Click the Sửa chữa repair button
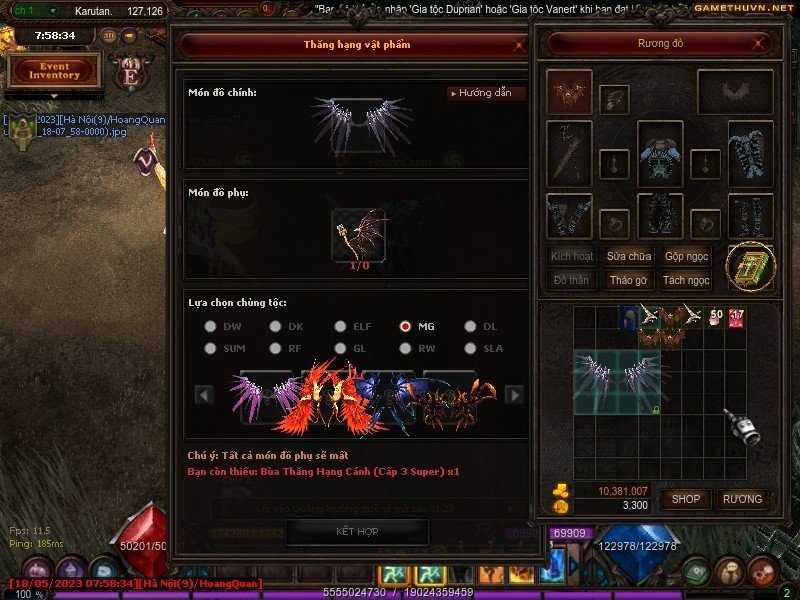This screenshot has height=600, width=800. 629,256
